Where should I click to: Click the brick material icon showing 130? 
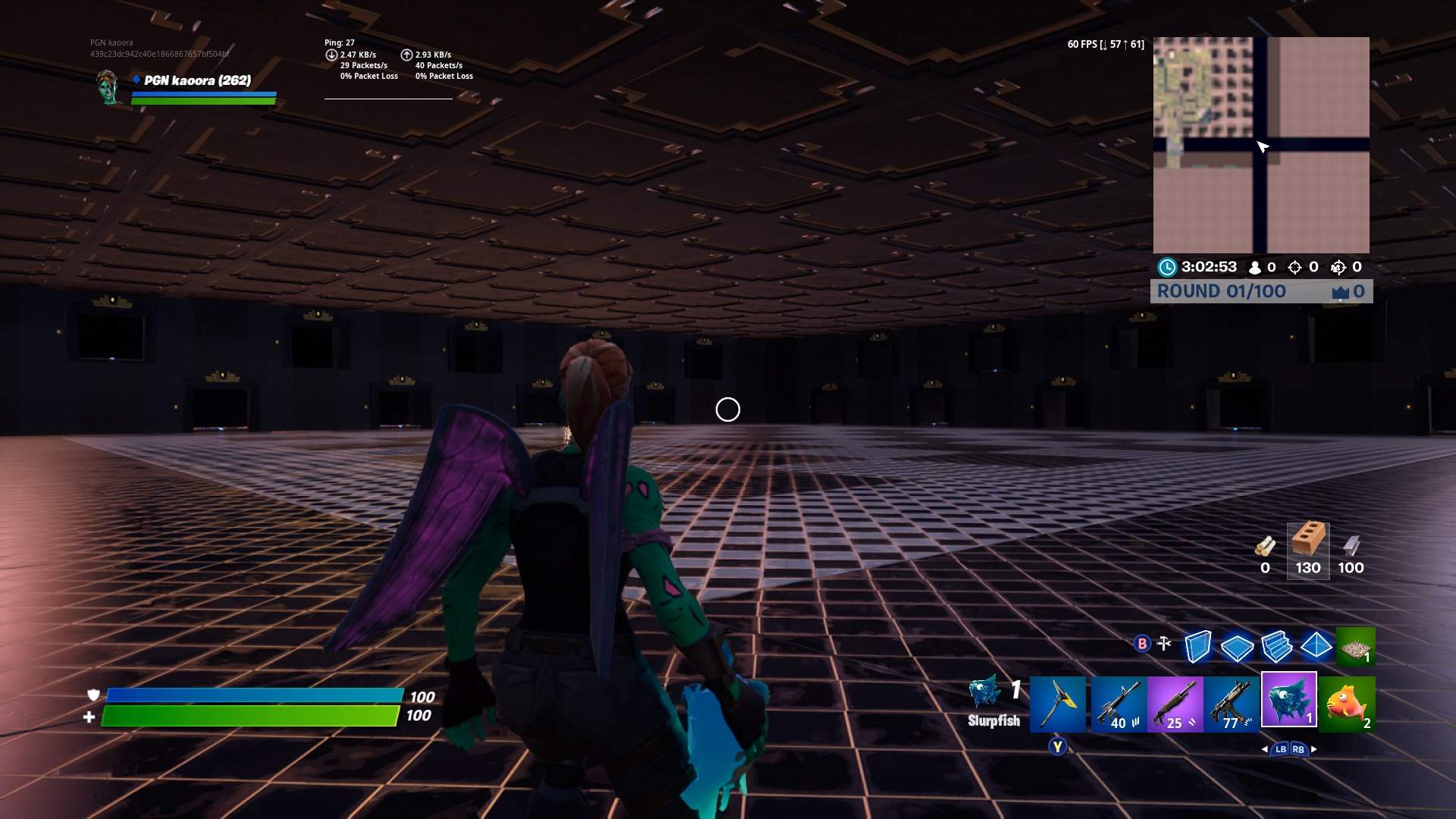click(1307, 546)
